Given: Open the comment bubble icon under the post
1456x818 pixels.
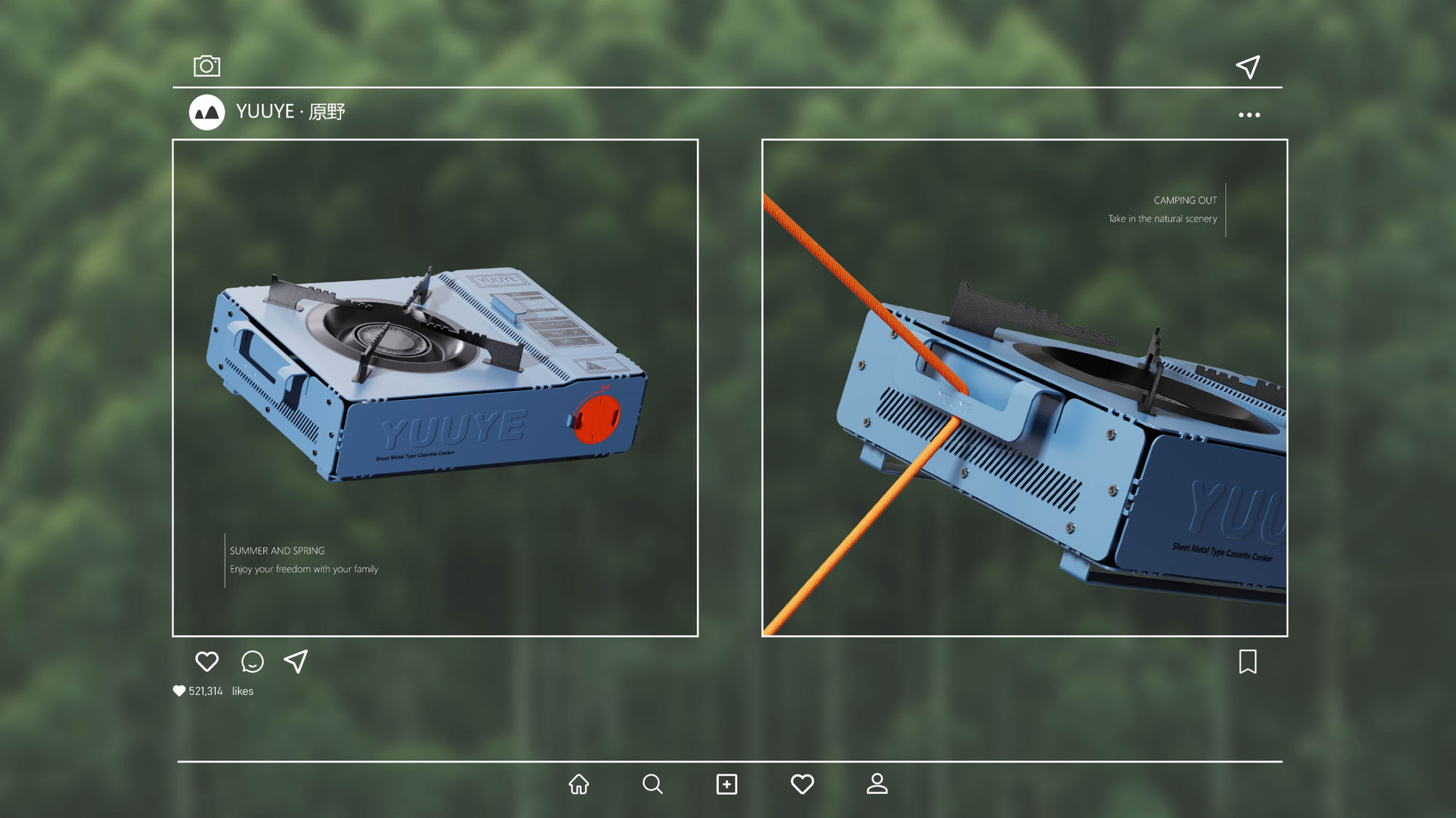Looking at the screenshot, I should 252,662.
